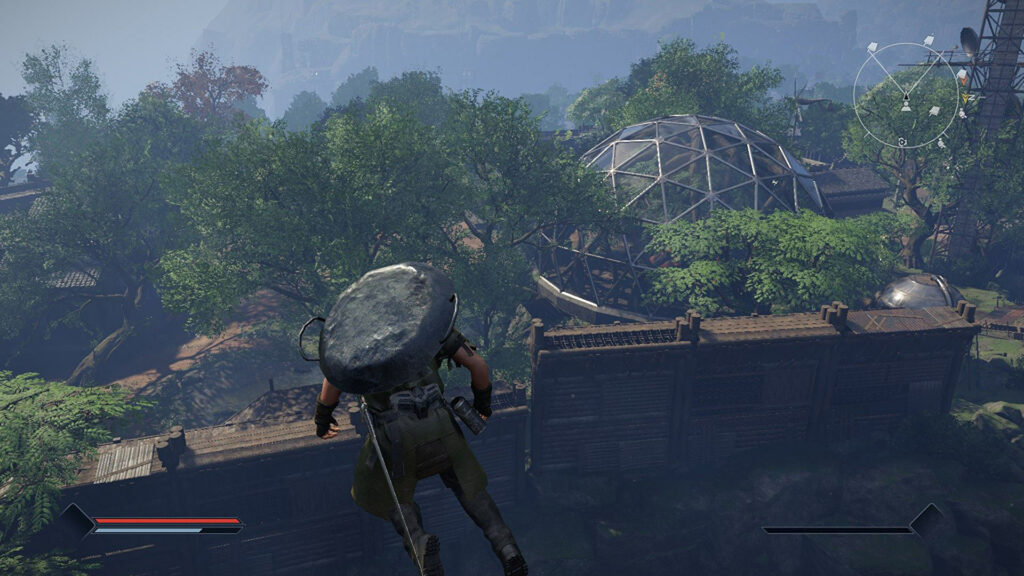
Task: Select the circular arrow icon on the radar's bottom edge
Action: point(903,142)
